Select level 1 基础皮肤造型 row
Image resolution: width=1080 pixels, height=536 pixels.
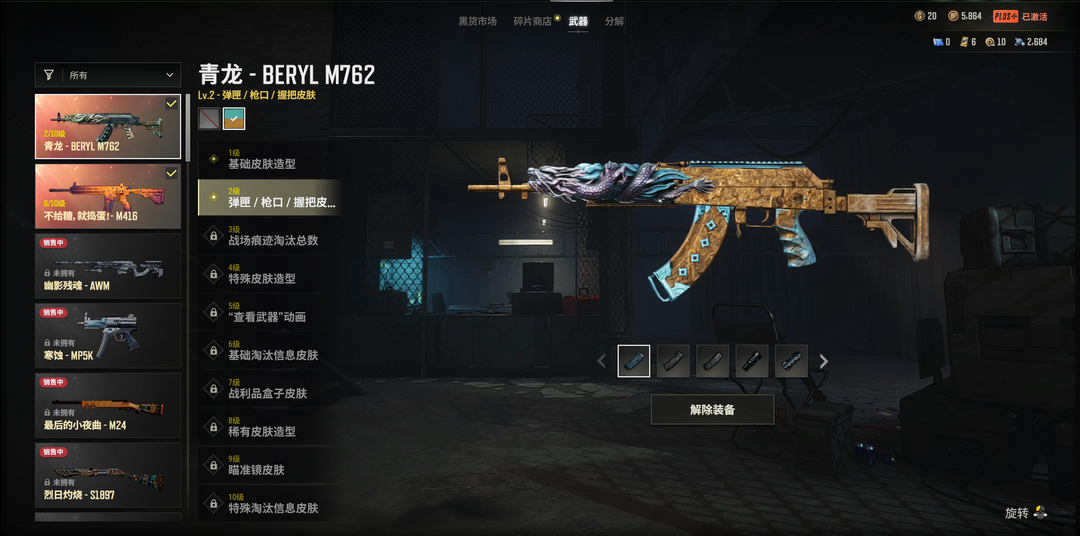pos(268,160)
